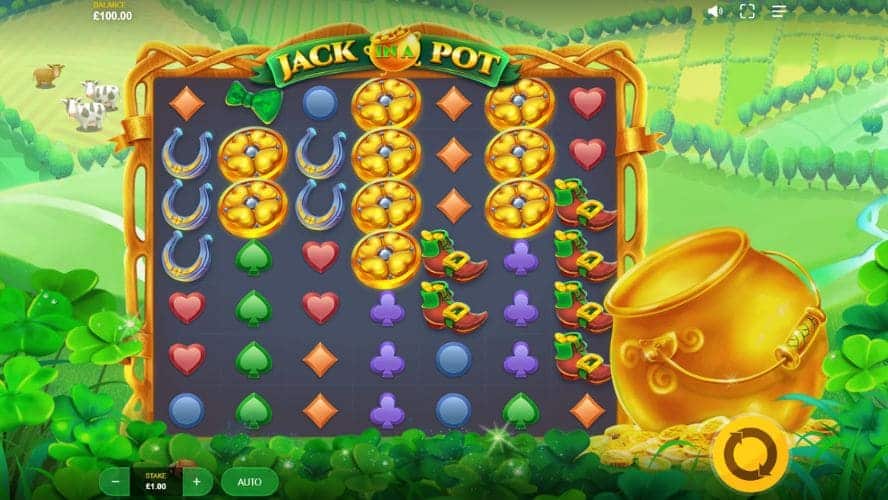
Task: Open the hamburger menu
Action: [779, 12]
